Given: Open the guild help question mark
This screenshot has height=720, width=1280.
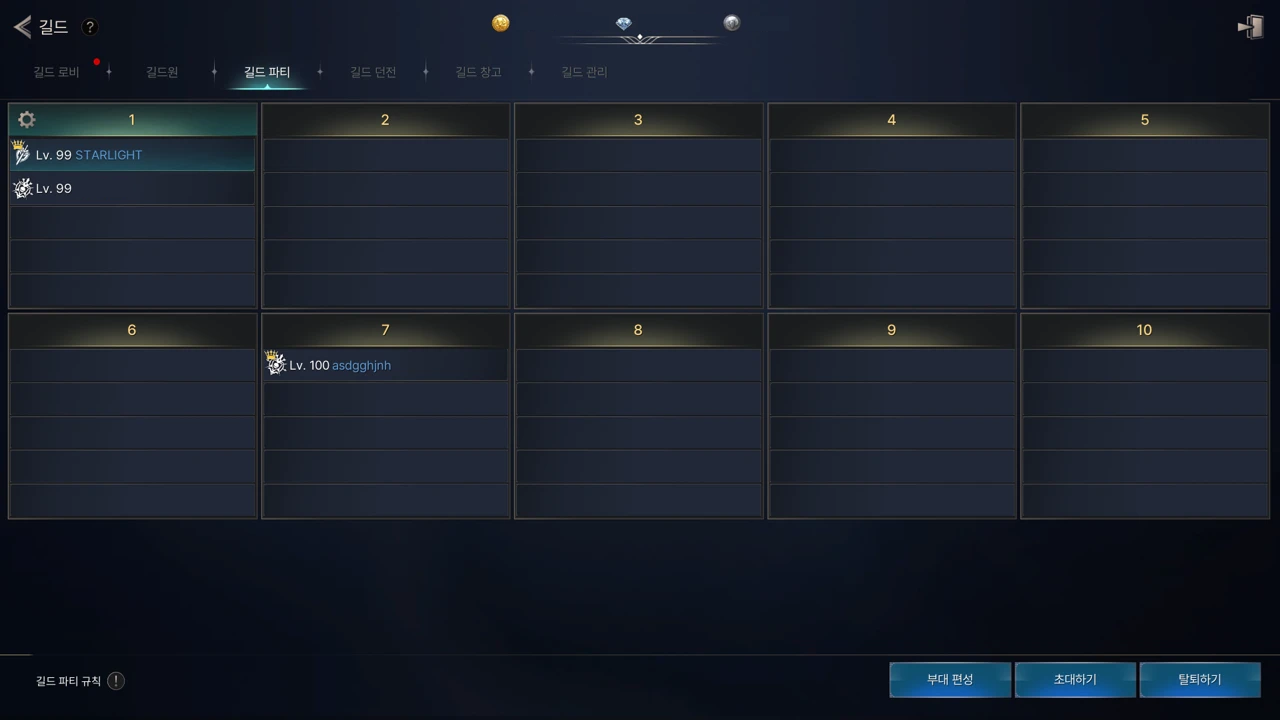Looking at the screenshot, I should 89,27.
